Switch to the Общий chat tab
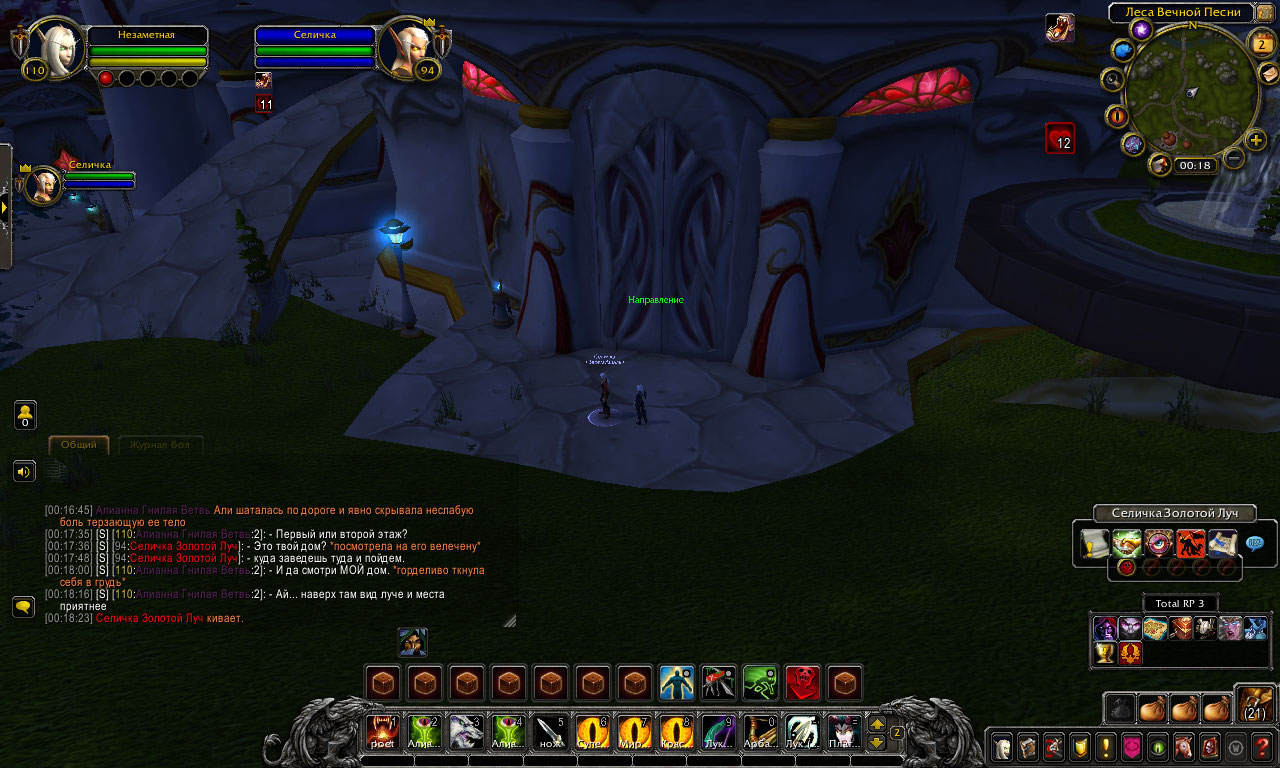 [x=79, y=445]
